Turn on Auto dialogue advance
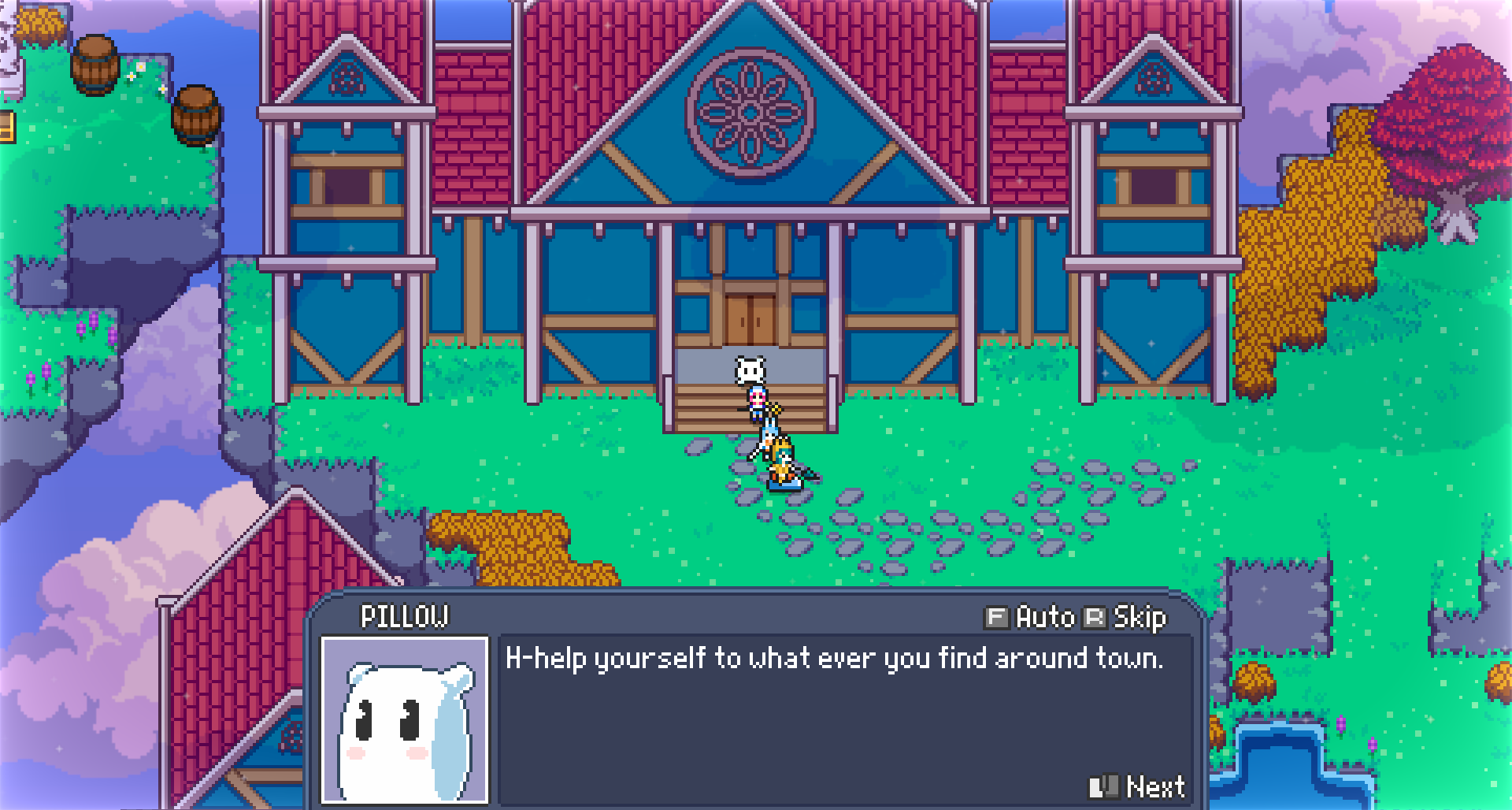The height and width of the screenshot is (810, 1512). [x=1031, y=617]
